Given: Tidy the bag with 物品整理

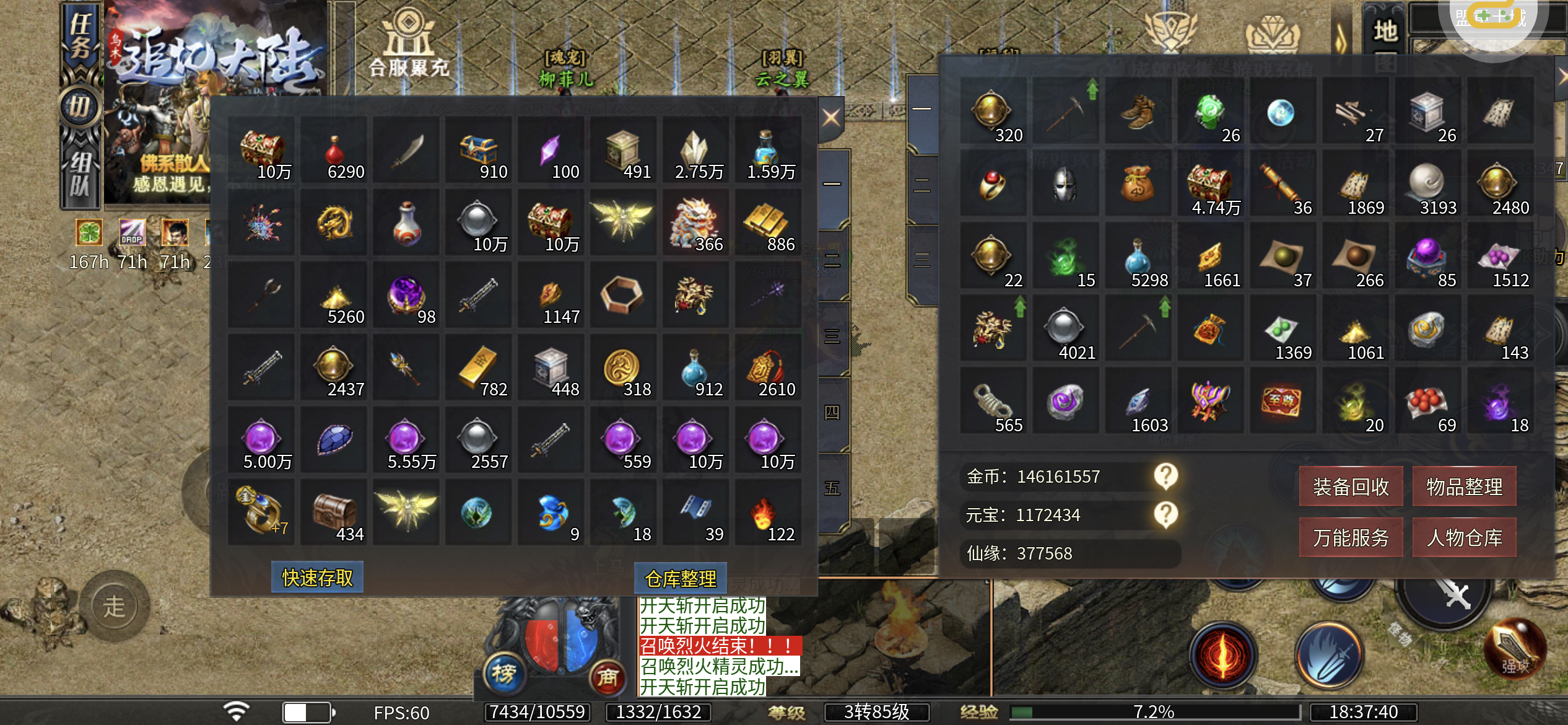Looking at the screenshot, I should 1464,486.
